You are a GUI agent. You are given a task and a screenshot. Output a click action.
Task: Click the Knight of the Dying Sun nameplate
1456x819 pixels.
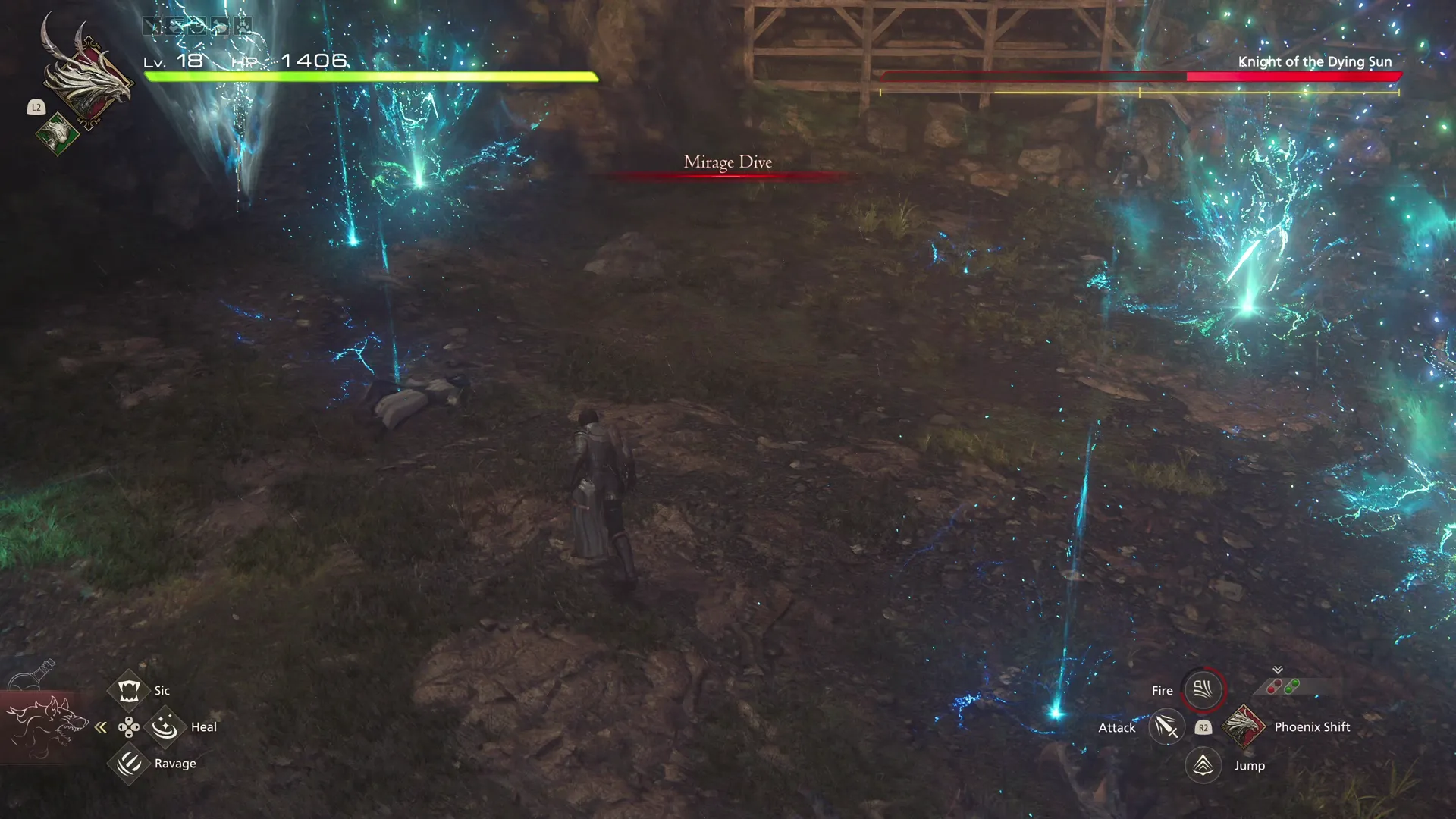coord(1314,62)
